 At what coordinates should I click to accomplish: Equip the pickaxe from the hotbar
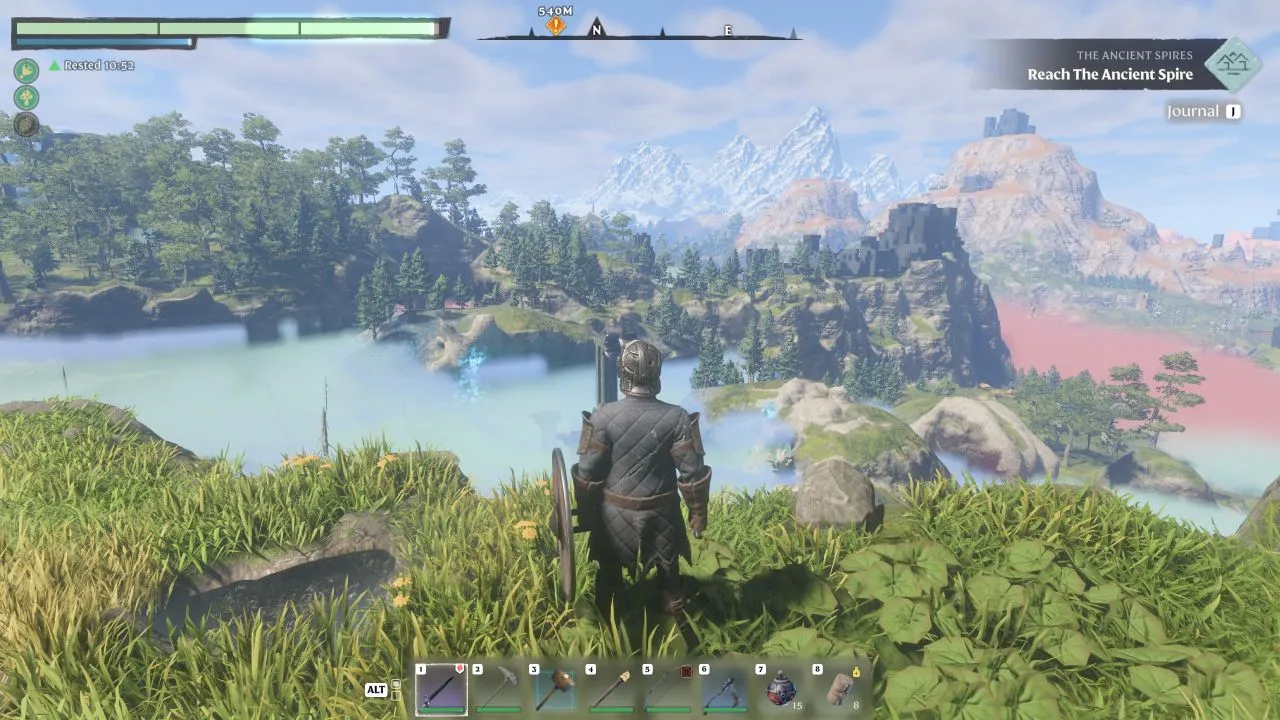click(497, 689)
